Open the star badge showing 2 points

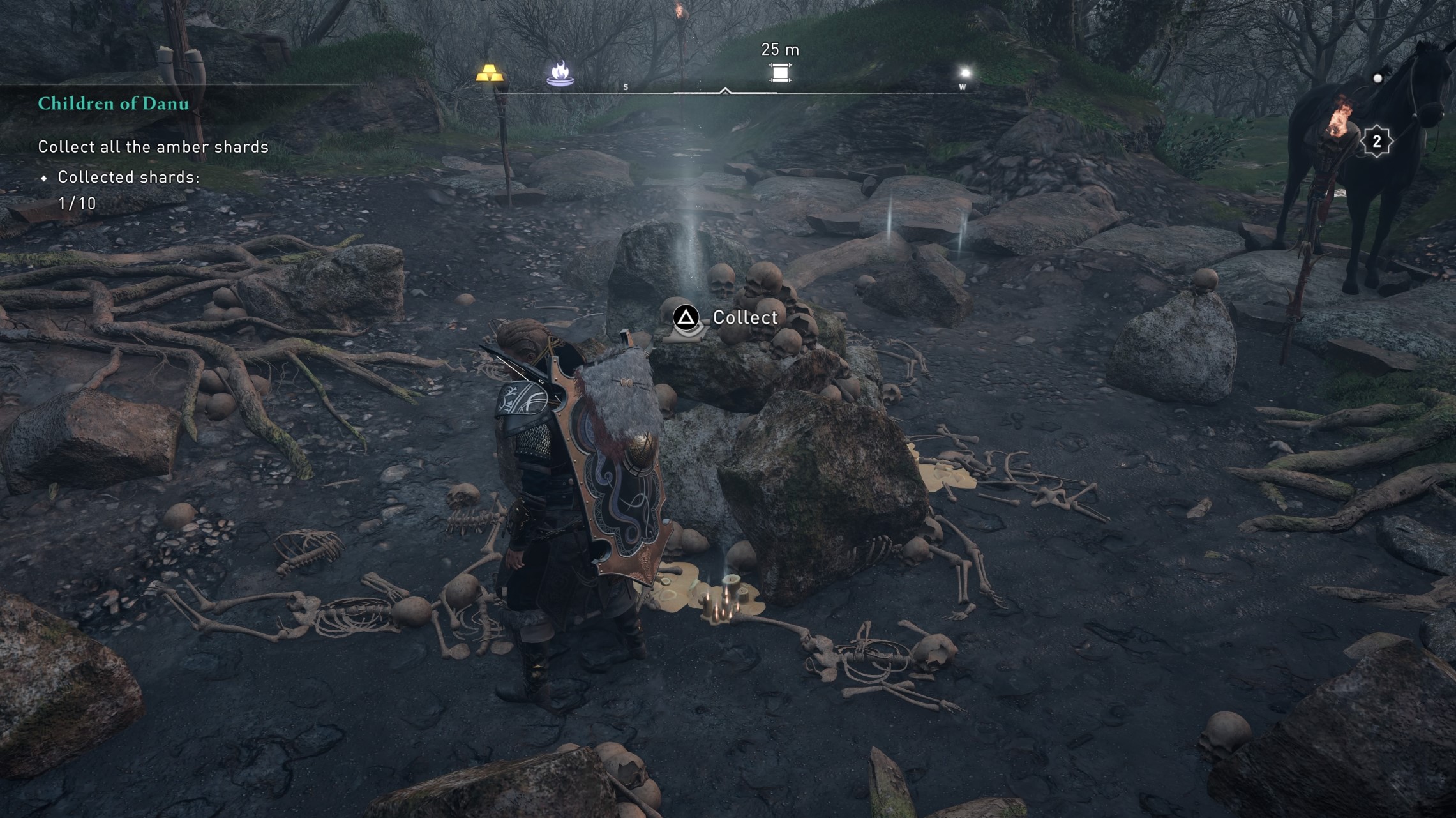1376,141
